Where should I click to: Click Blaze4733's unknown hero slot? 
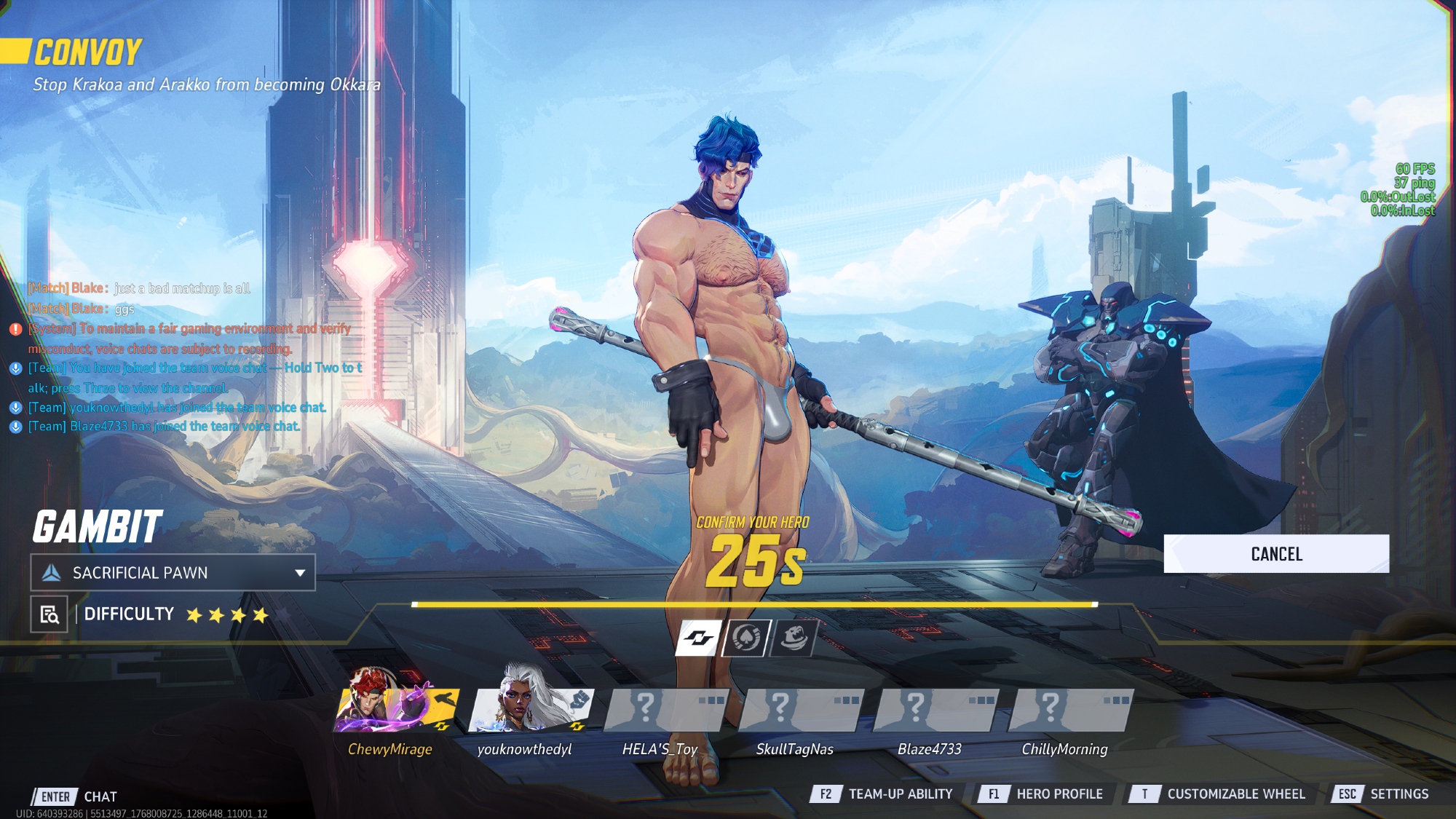point(935,710)
